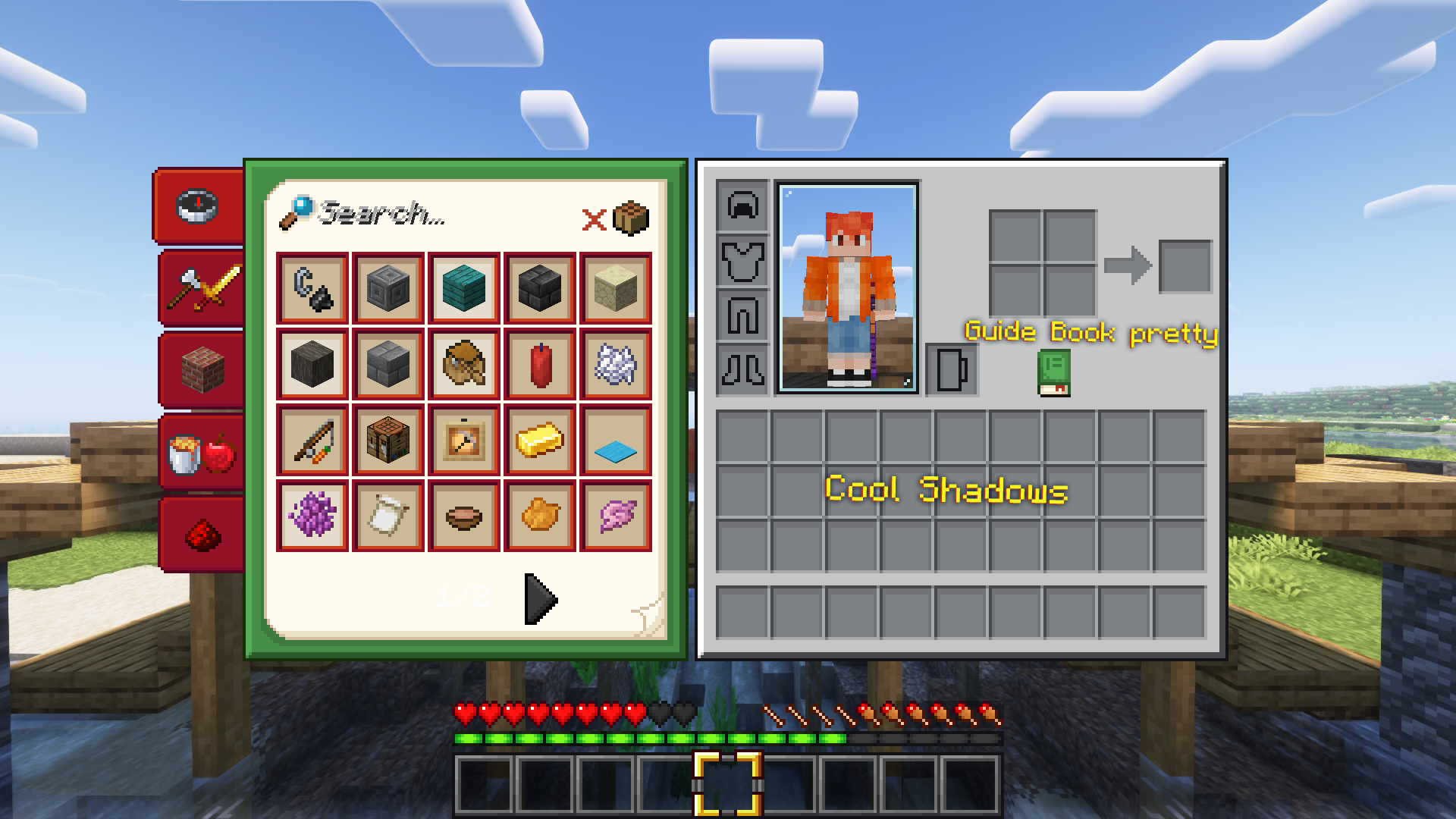This screenshot has width=1456, height=819.
Task: Click inside the Search text field
Action: coord(379,215)
